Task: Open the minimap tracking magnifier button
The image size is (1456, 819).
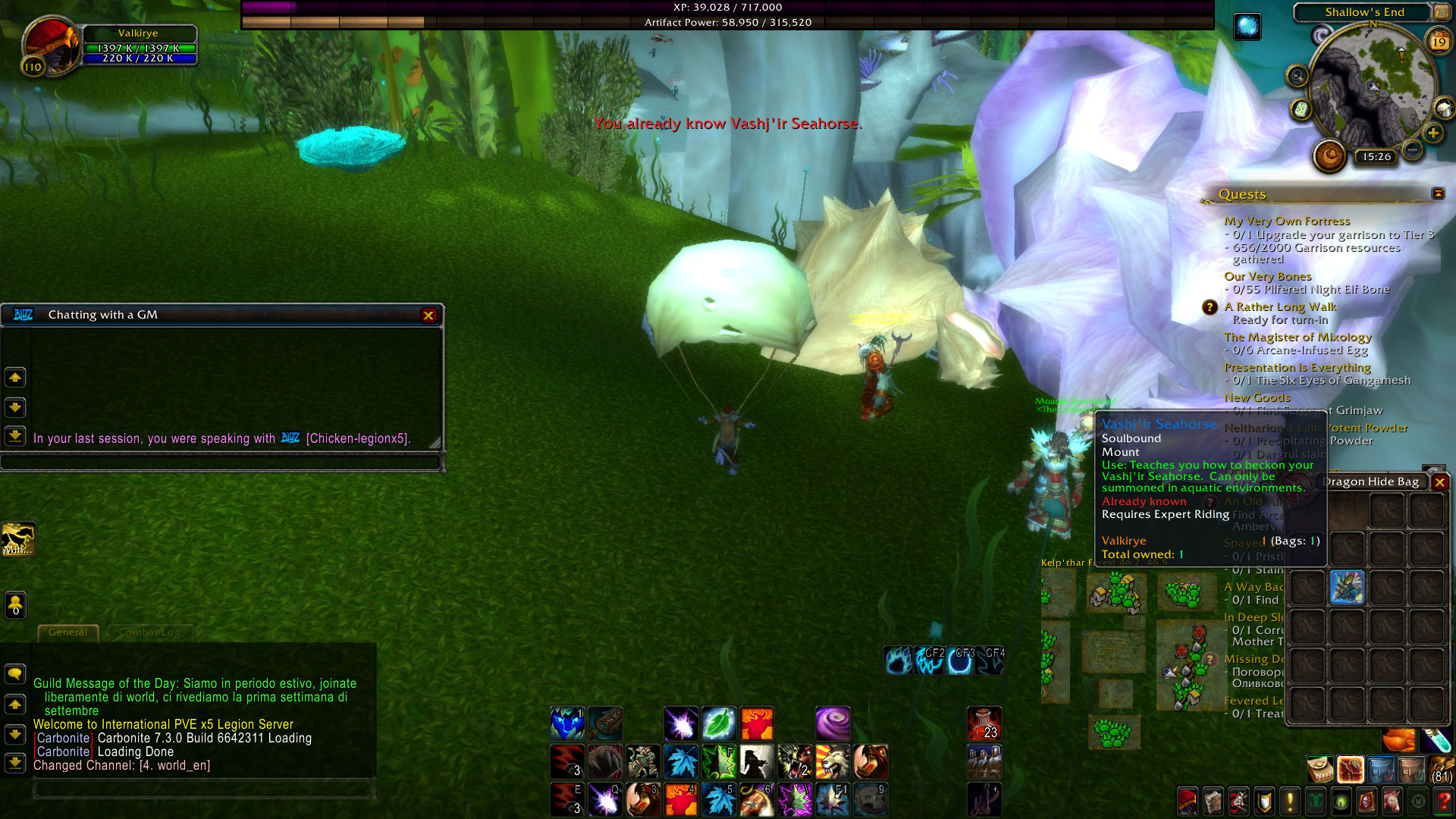Action: coord(1298,76)
